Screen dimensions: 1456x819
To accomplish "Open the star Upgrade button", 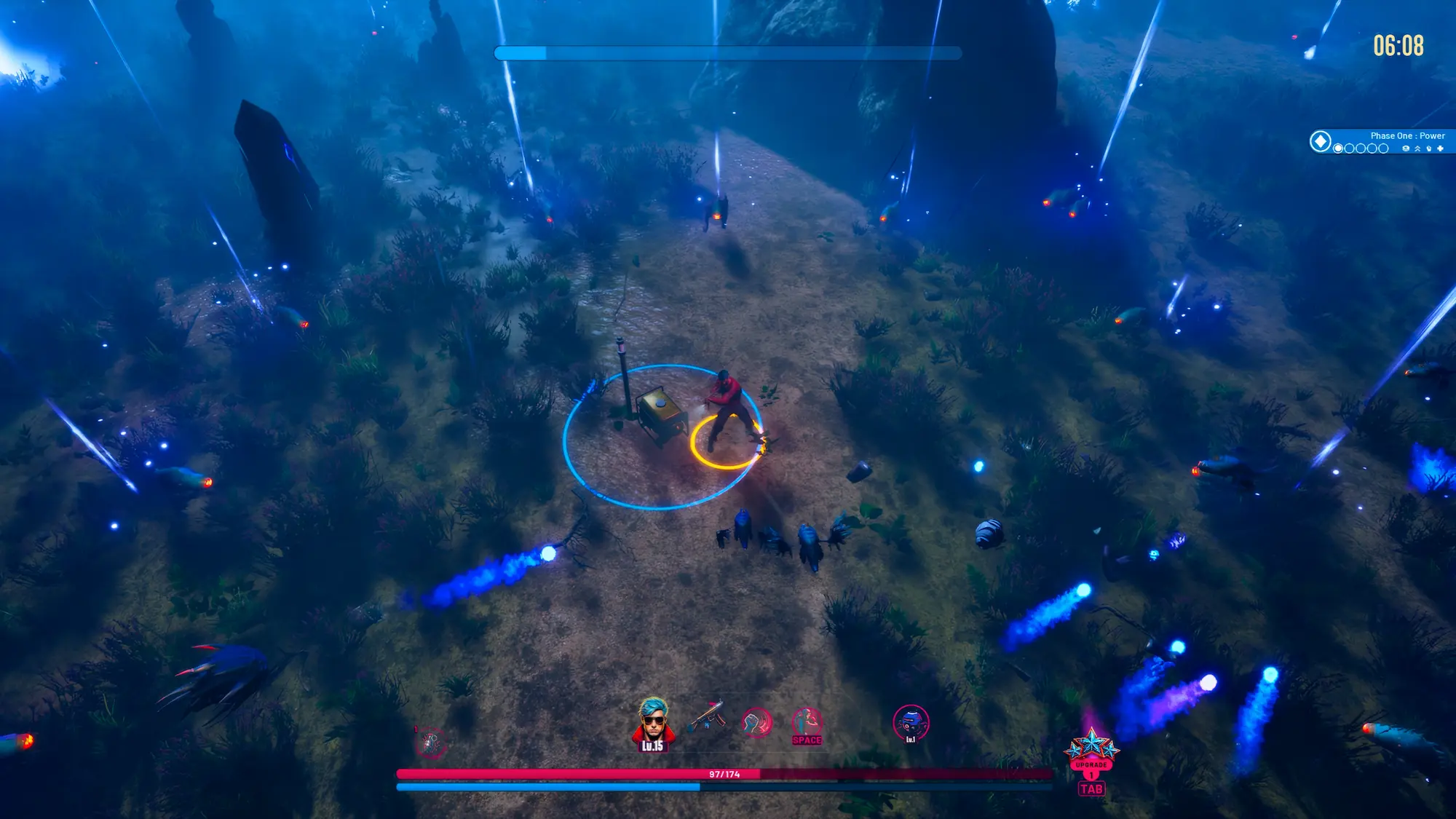I will [1091, 750].
